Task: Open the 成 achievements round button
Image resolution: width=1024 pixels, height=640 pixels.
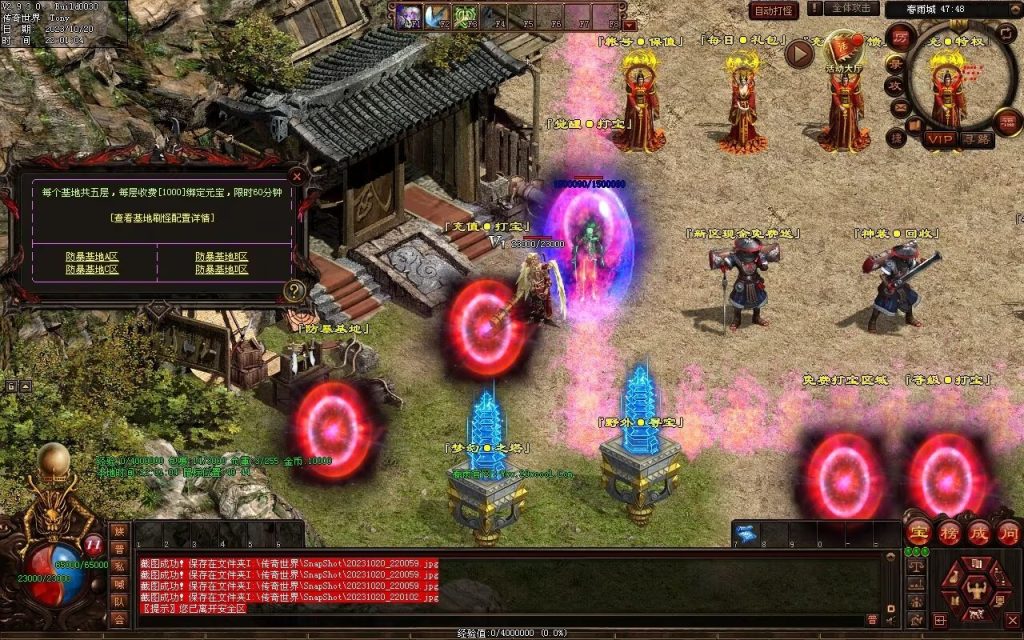Action: [978, 531]
